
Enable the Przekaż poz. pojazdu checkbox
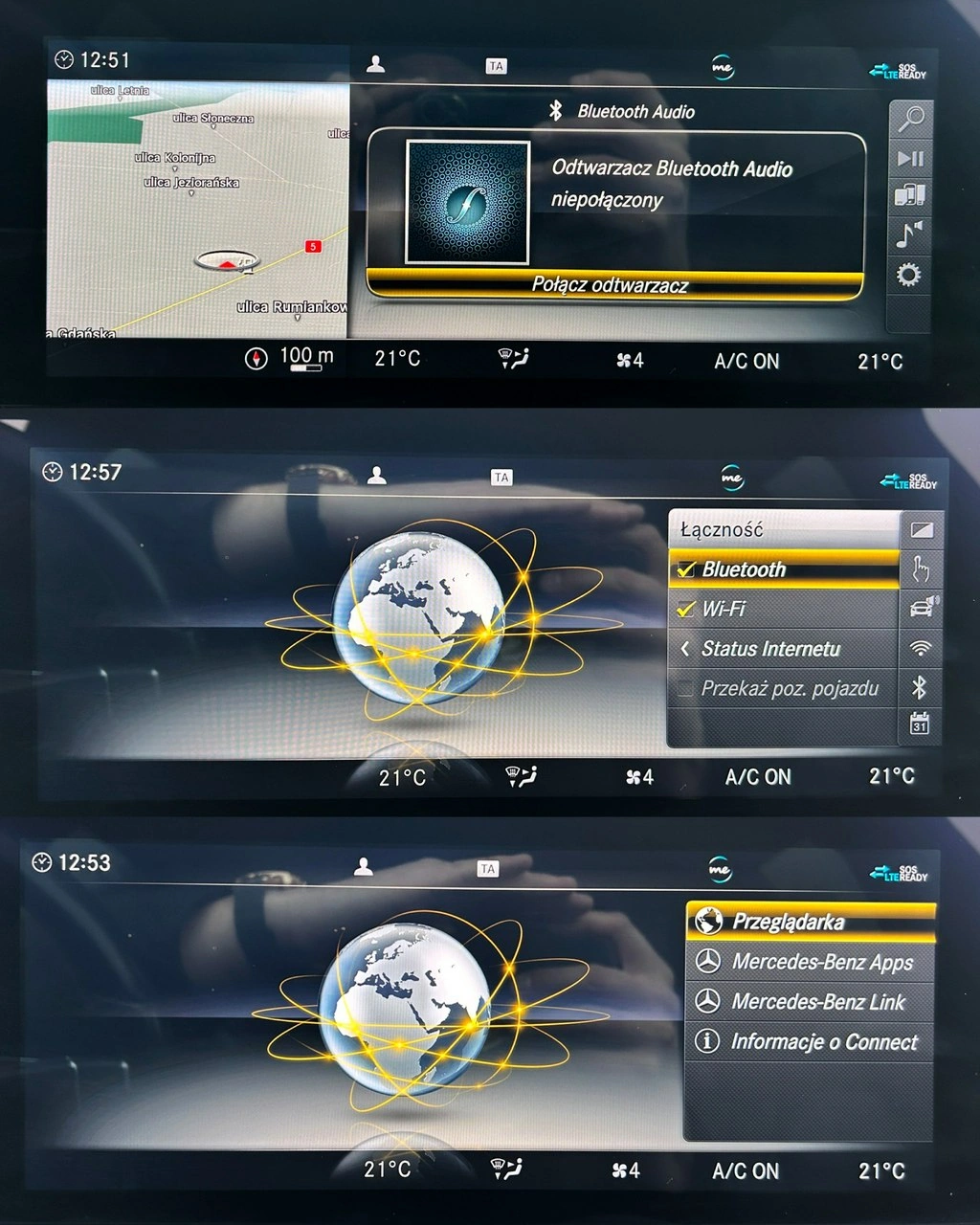pos(686,688)
